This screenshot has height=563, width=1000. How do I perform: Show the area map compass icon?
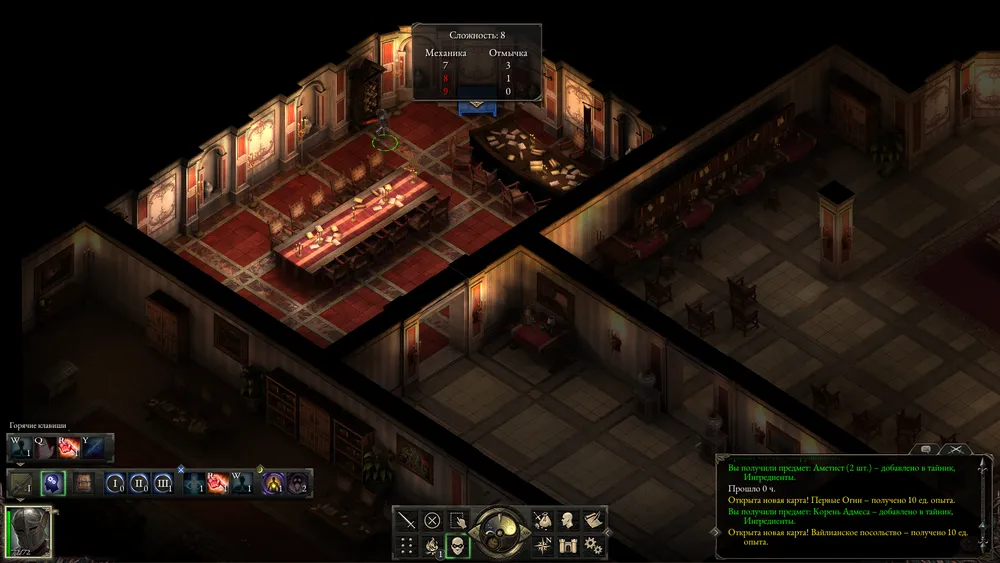pos(543,546)
